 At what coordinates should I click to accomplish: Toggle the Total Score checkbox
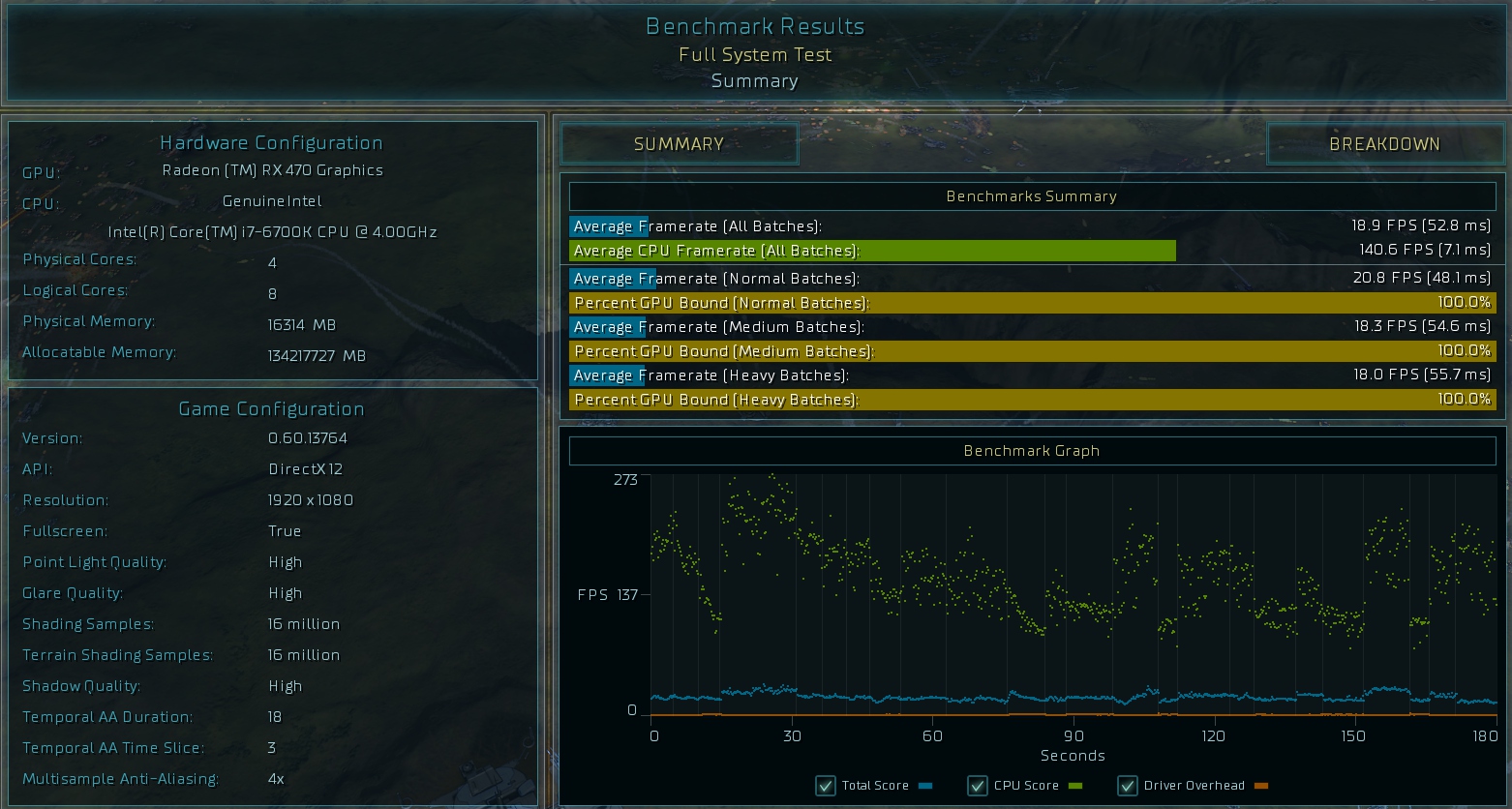pyautogui.click(x=826, y=786)
